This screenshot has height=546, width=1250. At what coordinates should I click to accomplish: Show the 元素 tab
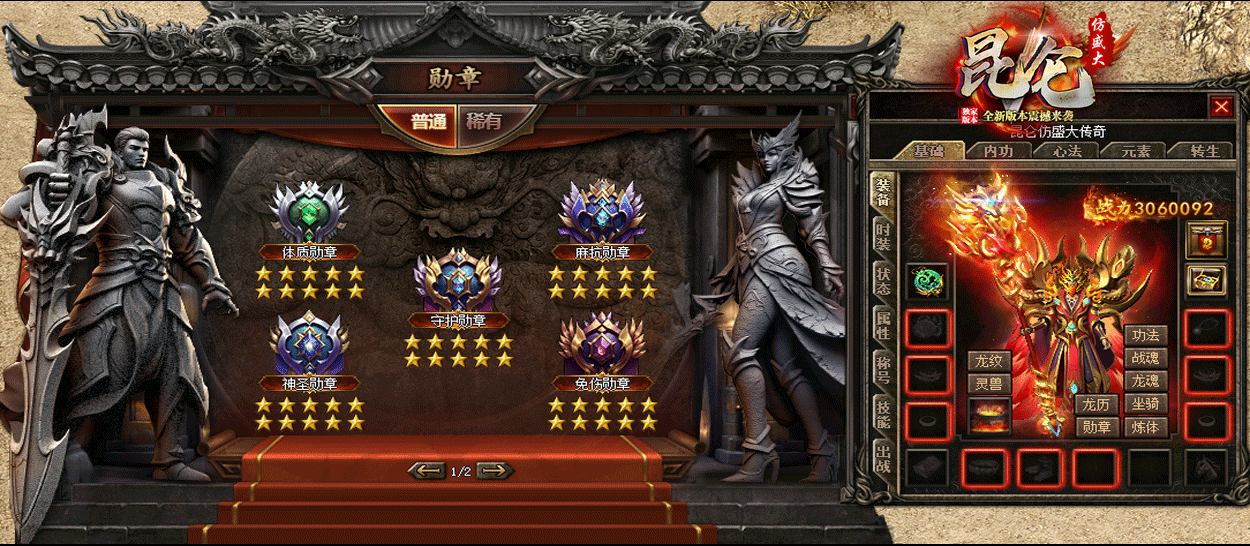pos(1134,151)
